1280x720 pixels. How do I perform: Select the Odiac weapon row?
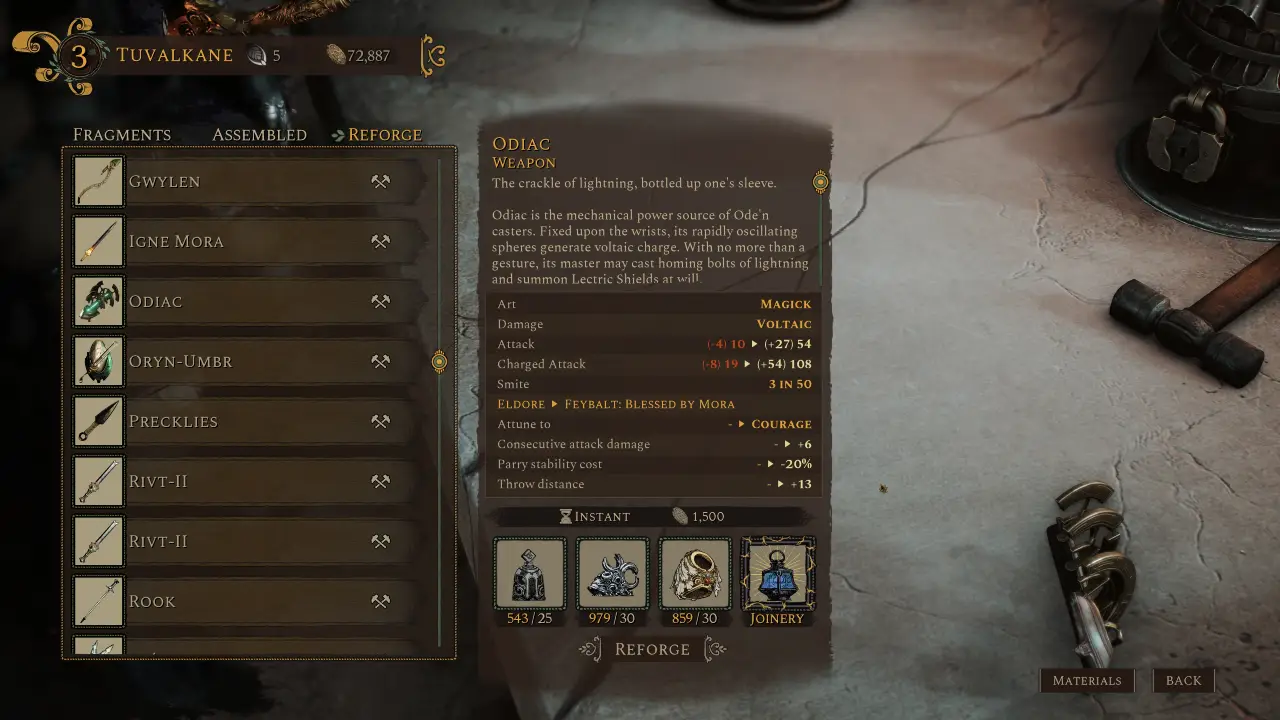click(x=250, y=302)
